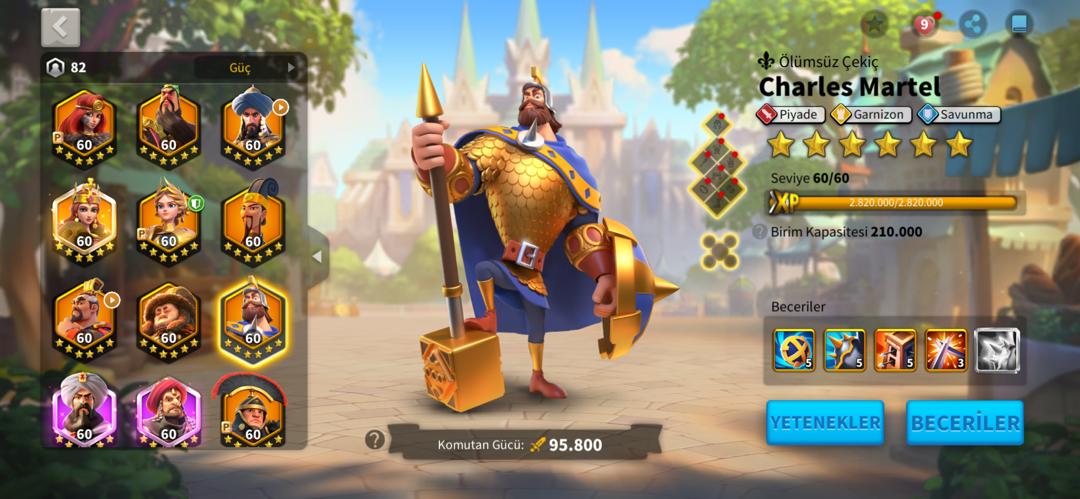Select the locked grey fifth skill

[997, 350]
